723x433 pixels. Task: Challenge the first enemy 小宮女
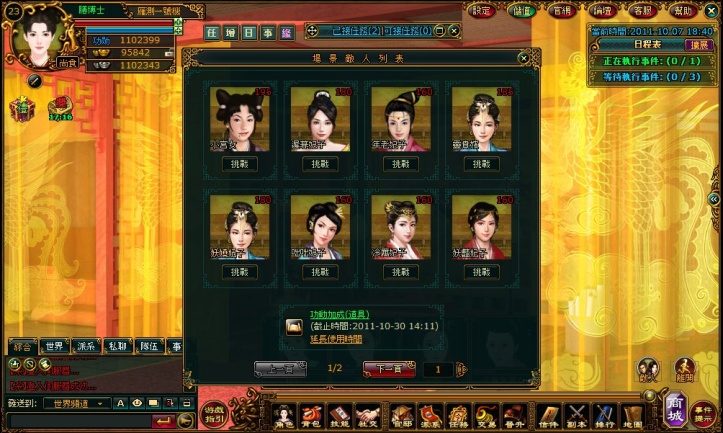coord(241,162)
